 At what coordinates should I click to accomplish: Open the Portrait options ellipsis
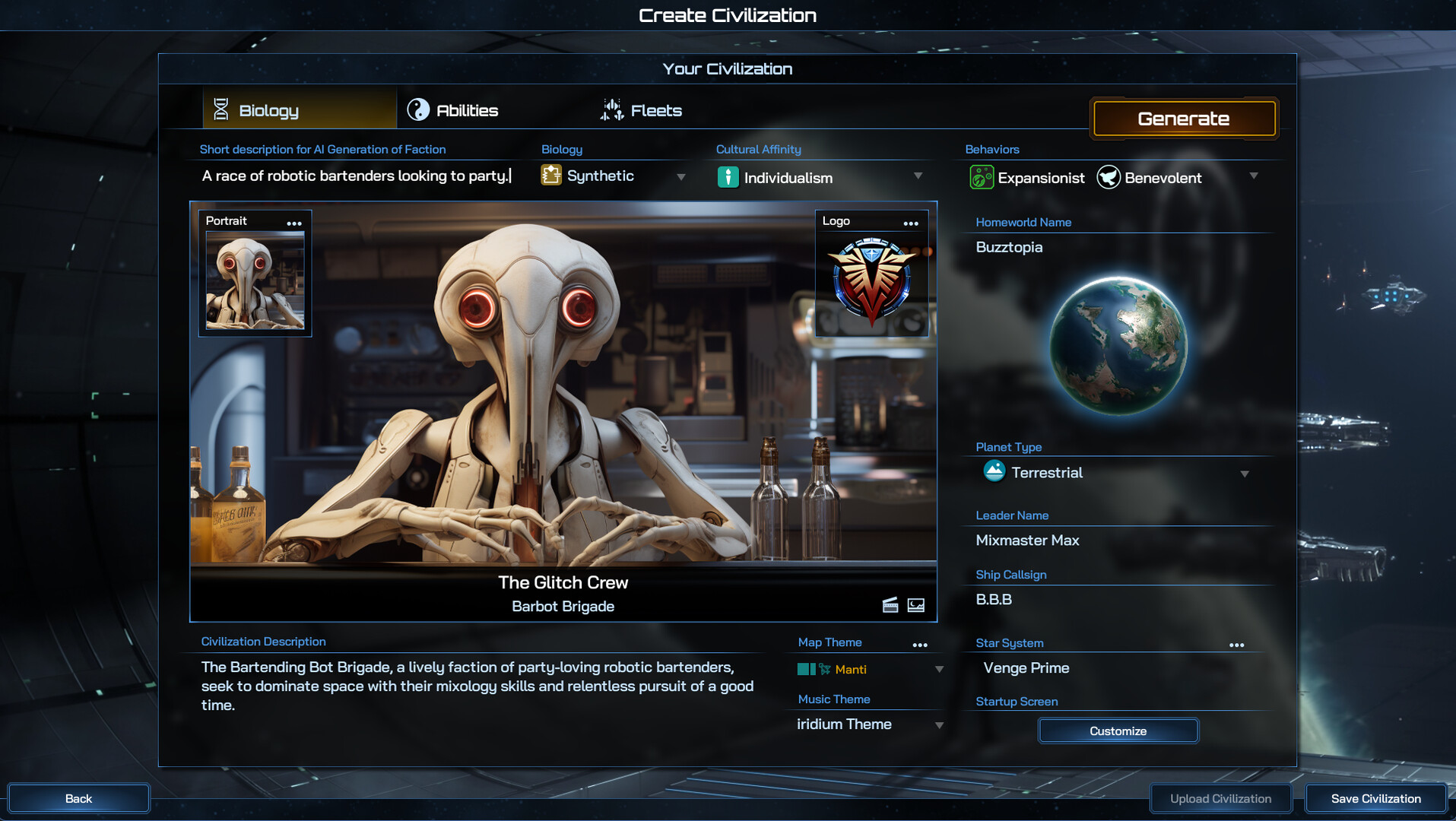point(295,221)
